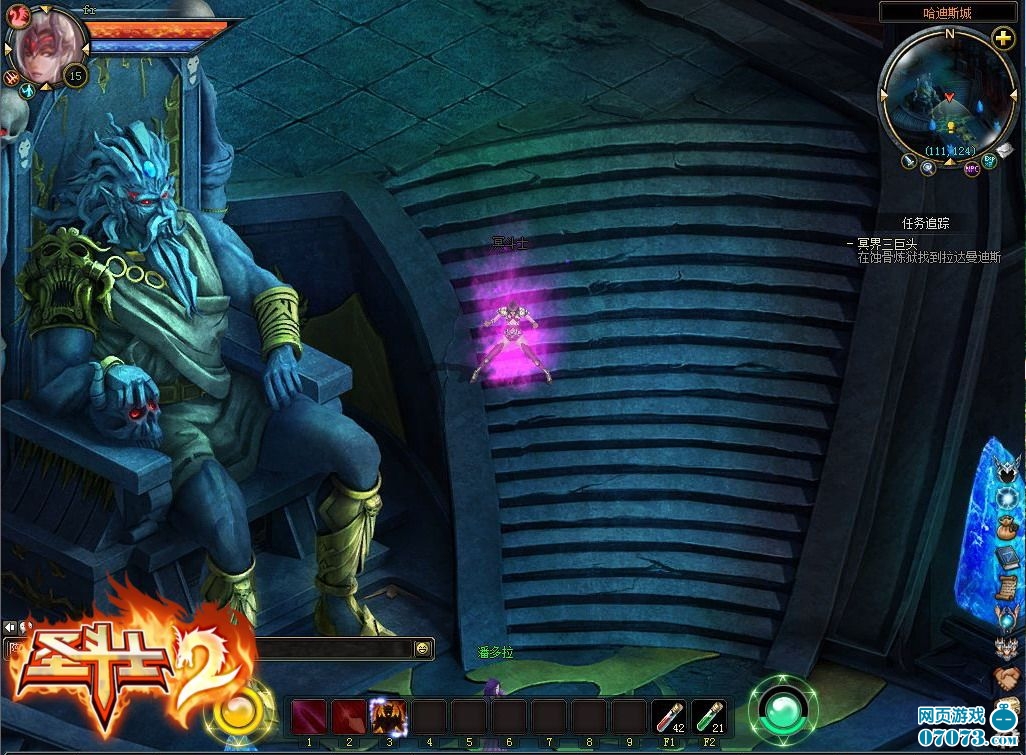1026x755 pixels.
Task: Click the green Exp bonus icon
Action: click(x=989, y=160)
